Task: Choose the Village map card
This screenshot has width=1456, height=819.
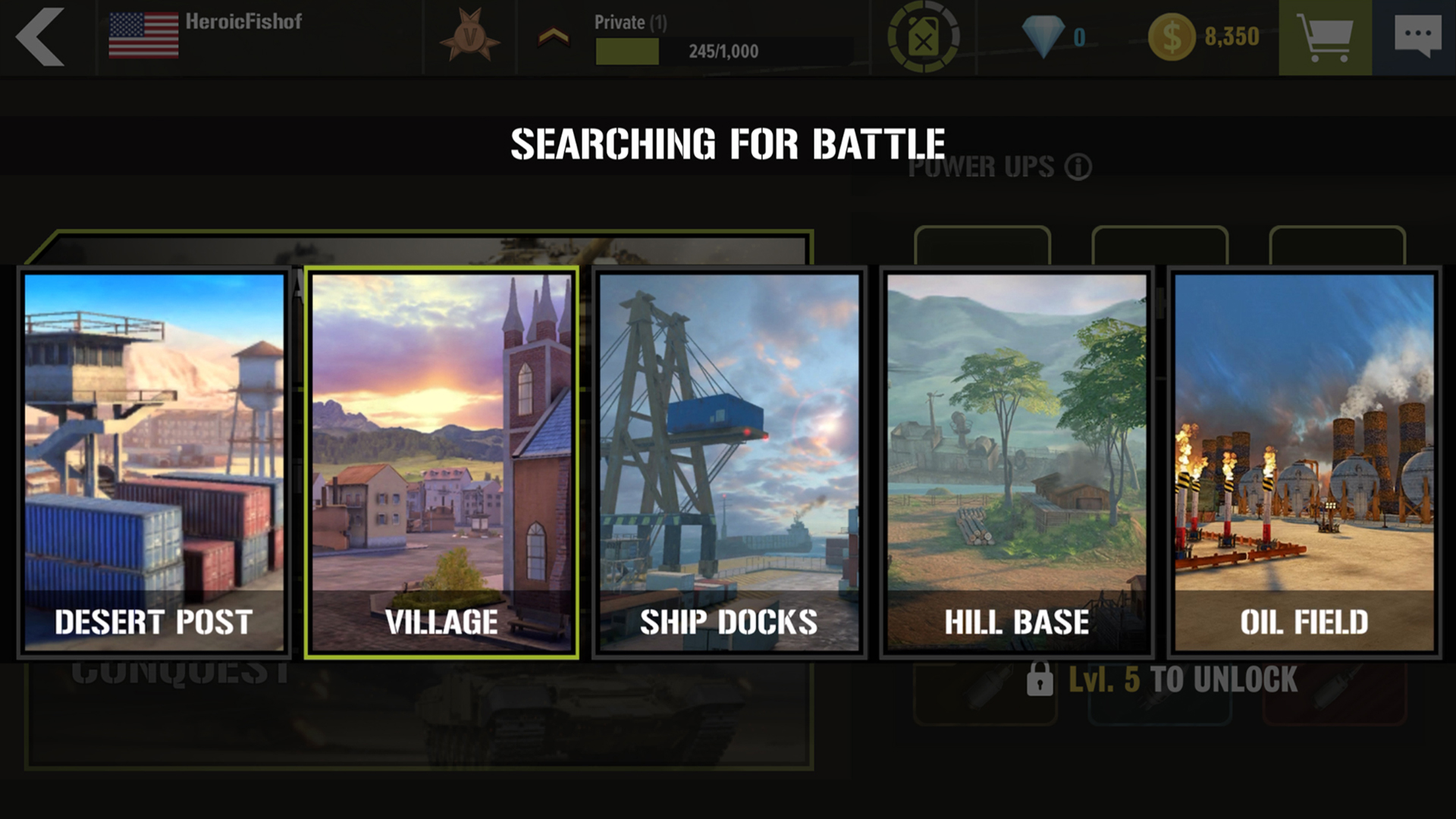Action: tap(441, 462)
